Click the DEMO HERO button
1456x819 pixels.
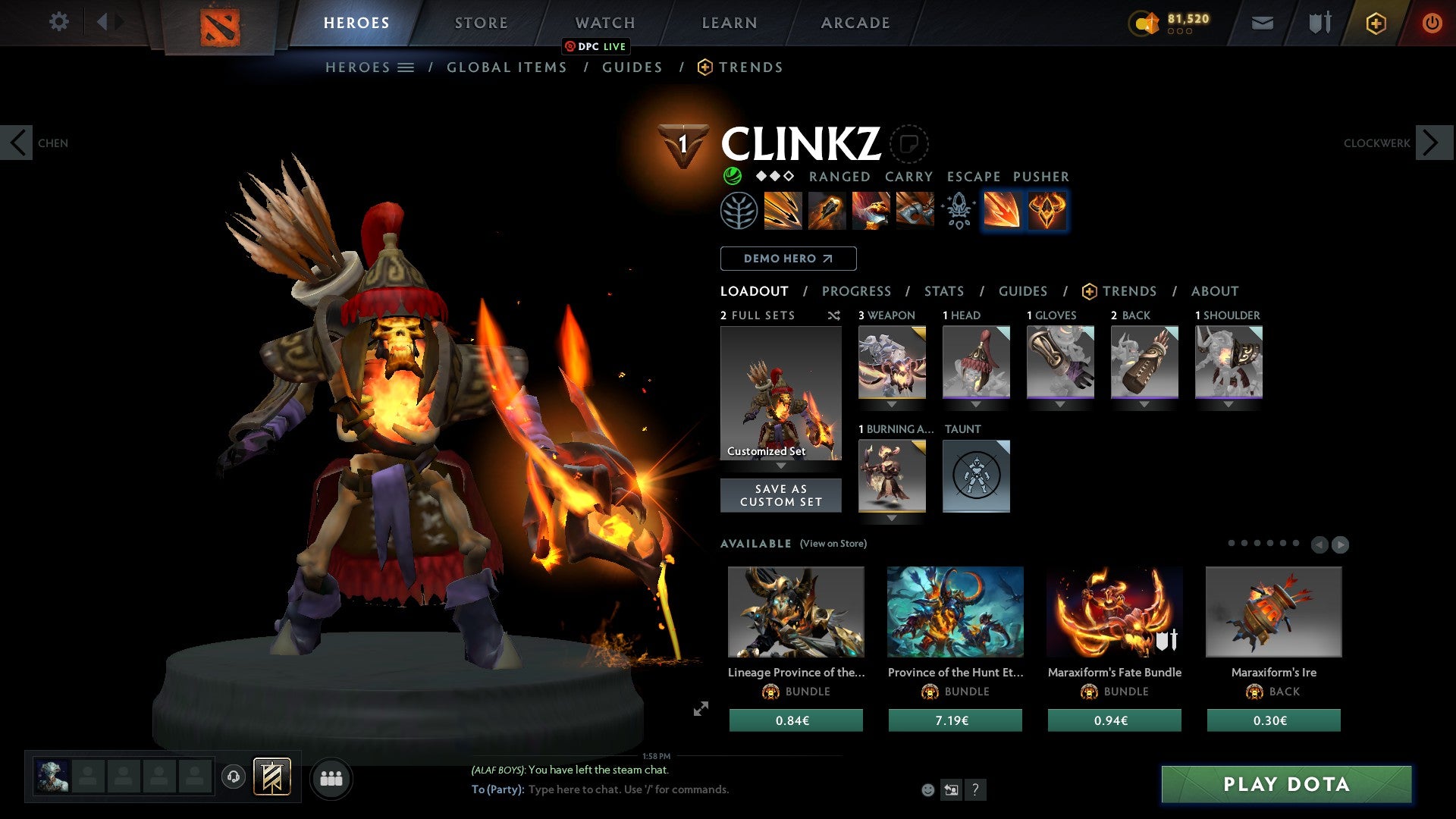tap(788, 259)
